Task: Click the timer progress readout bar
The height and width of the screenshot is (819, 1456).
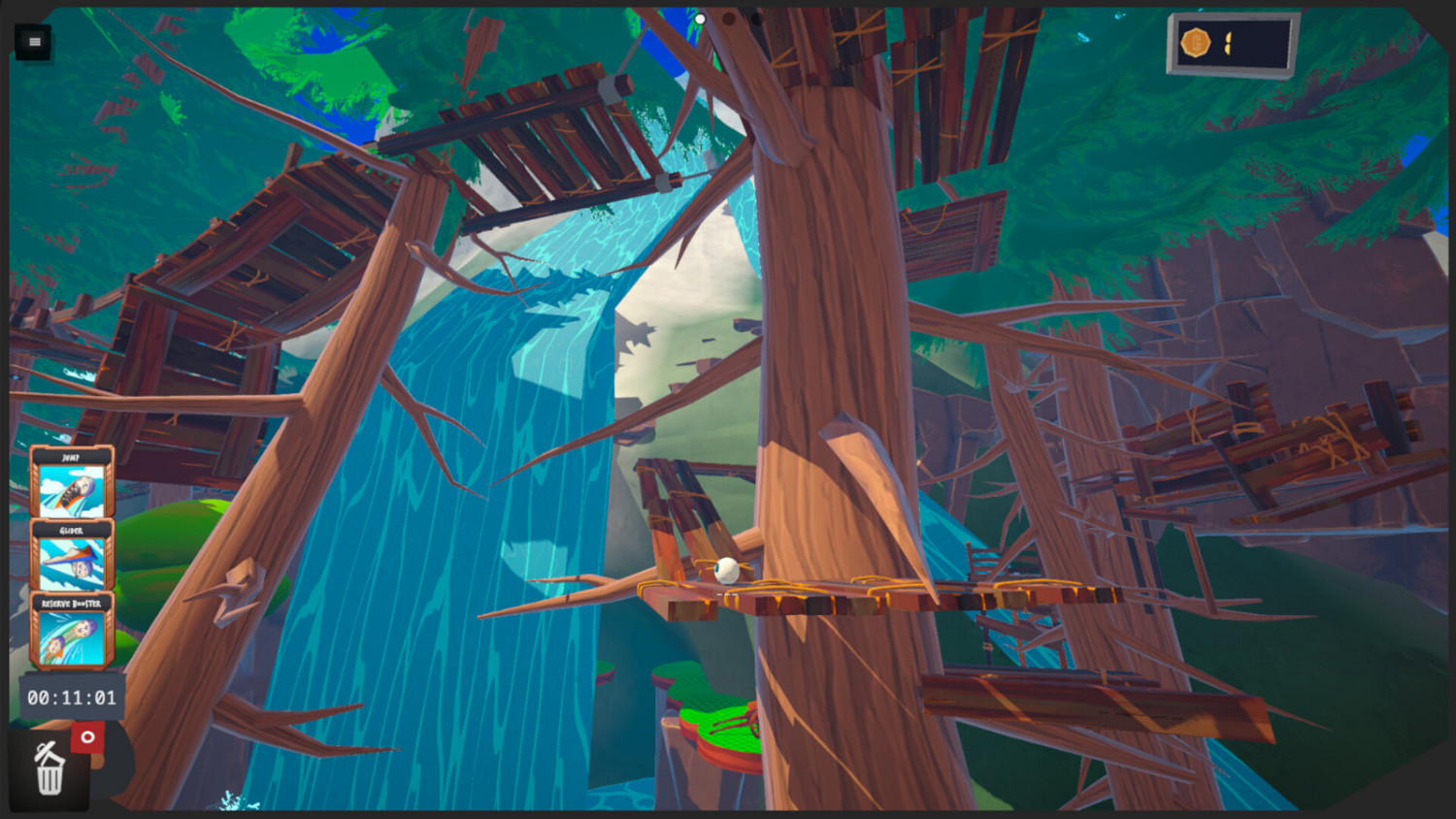Action: [x=71, y=696]
